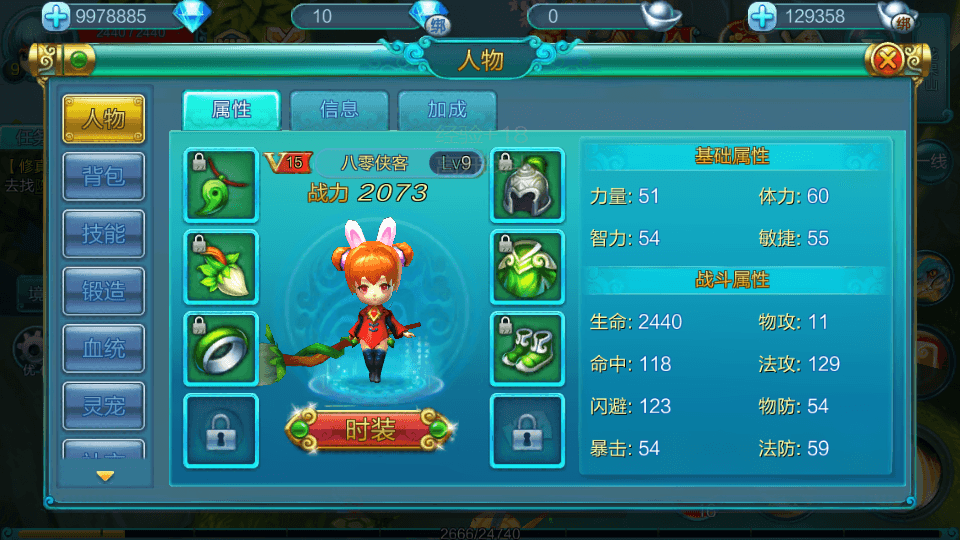Expand side menu with the orange down arrow
960x540 pixels.
(105, 476)
